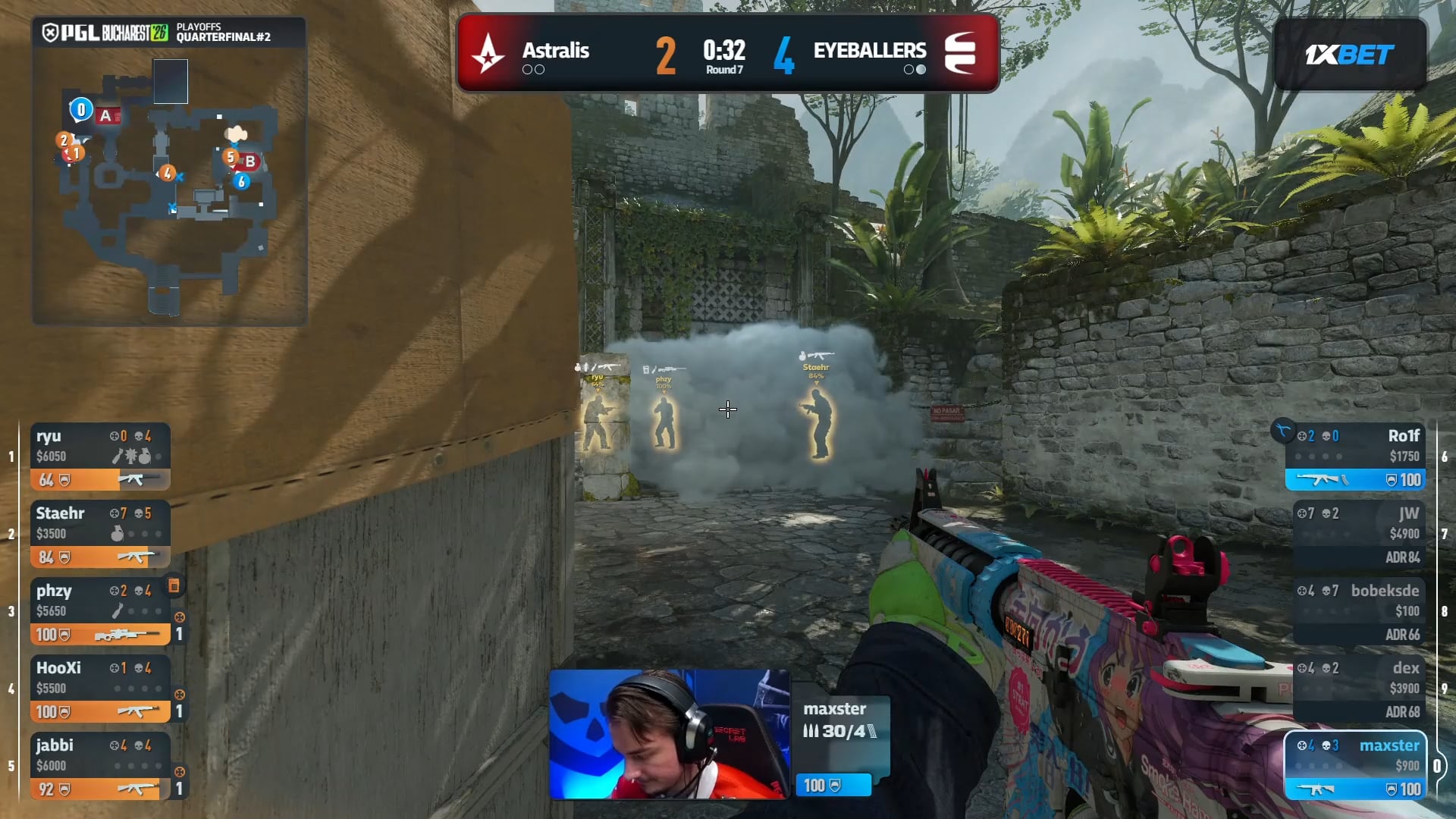Select maxster's highlighted player card
1456x819 pixels.
pos(1355,766)
